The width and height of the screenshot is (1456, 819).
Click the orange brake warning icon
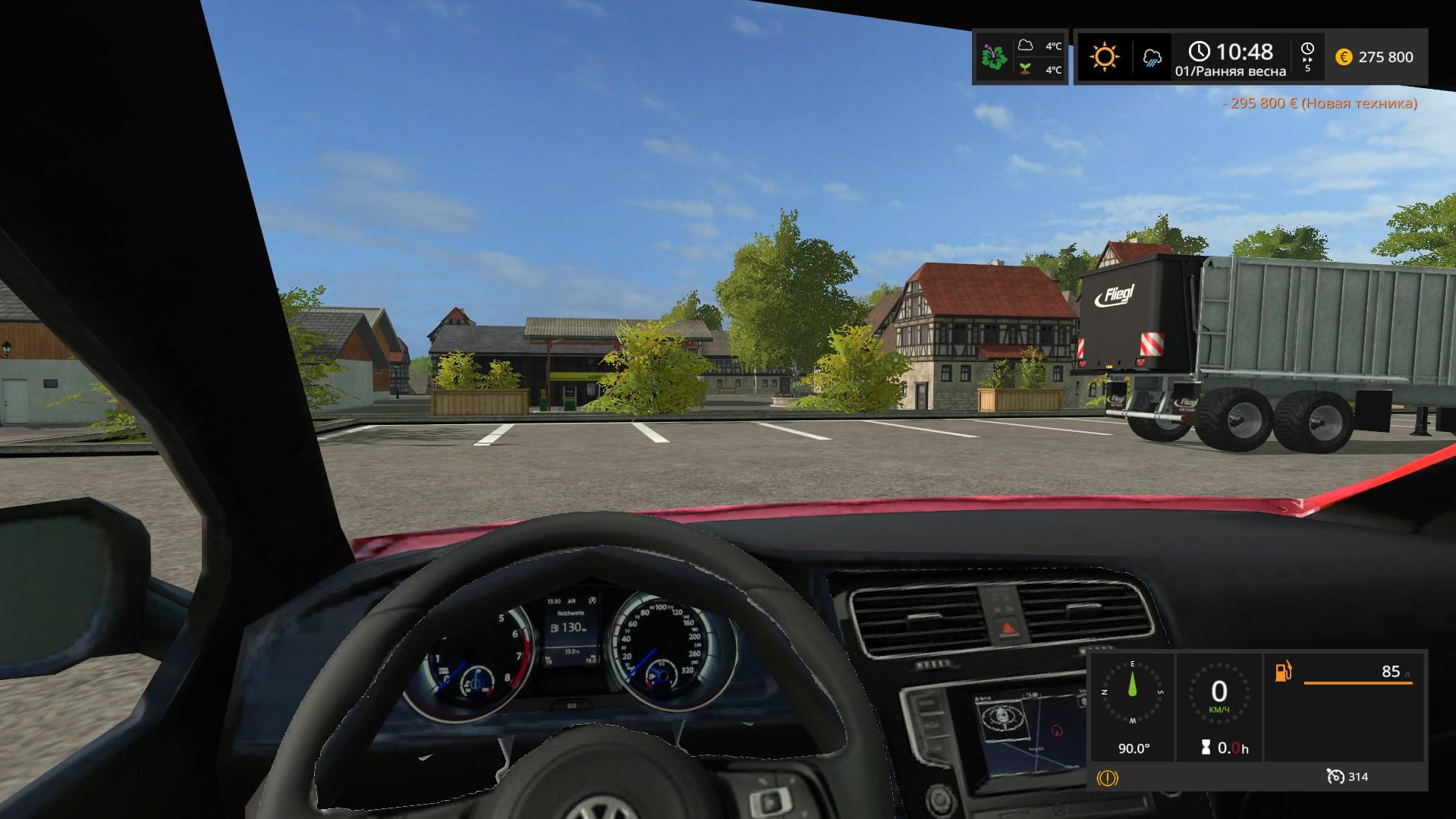click(x=1108, y=777)
